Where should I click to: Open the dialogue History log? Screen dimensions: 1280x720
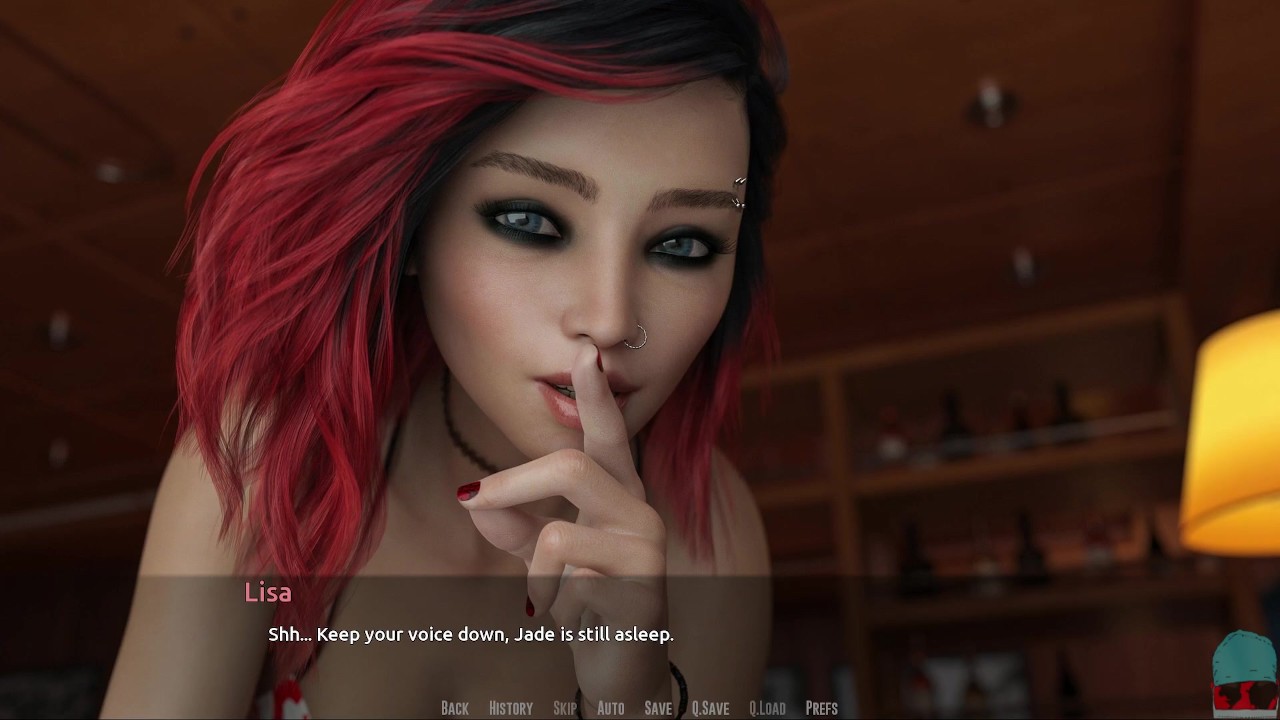(510, 708)
